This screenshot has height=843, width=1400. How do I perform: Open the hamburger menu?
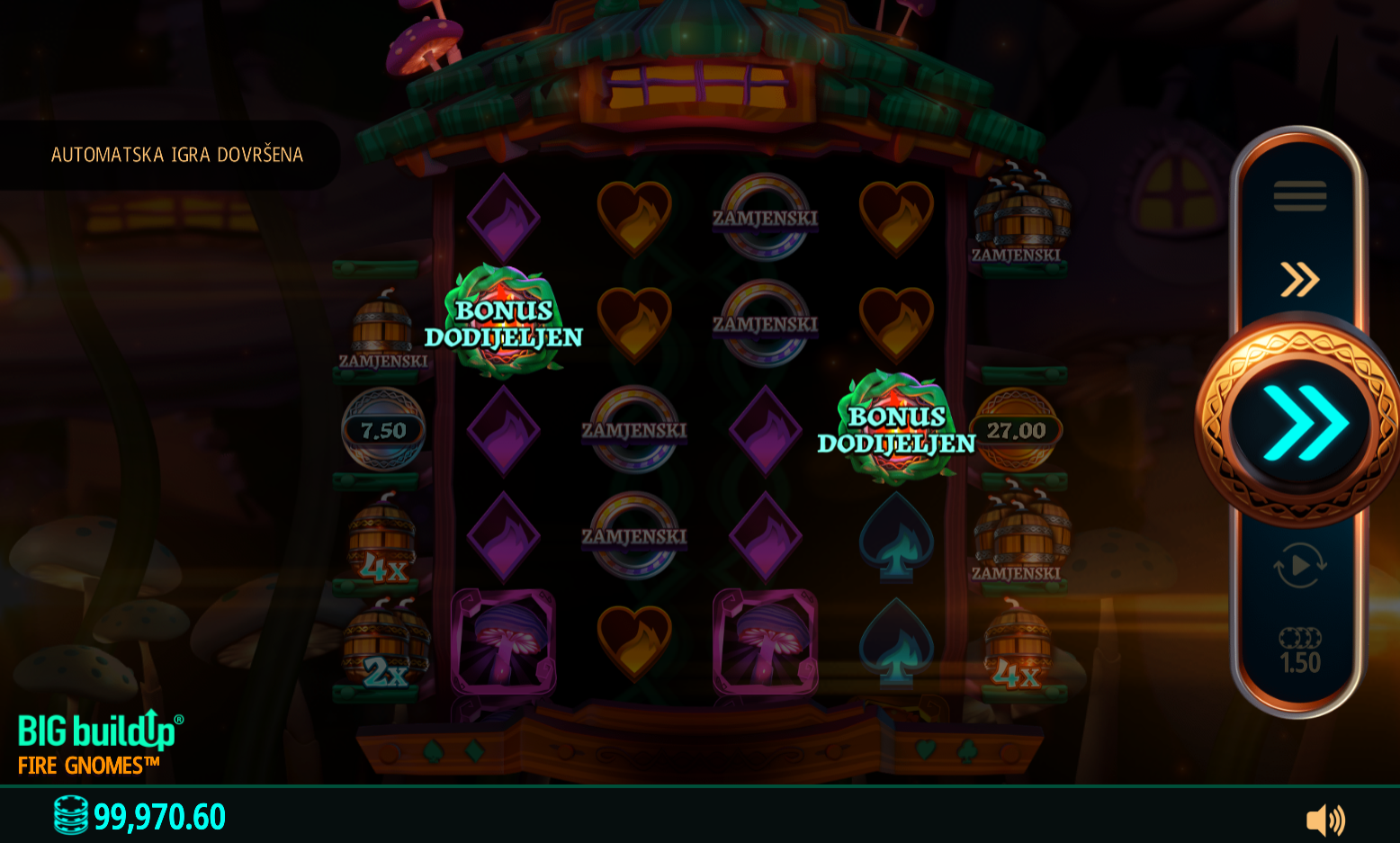point(1299,195)
